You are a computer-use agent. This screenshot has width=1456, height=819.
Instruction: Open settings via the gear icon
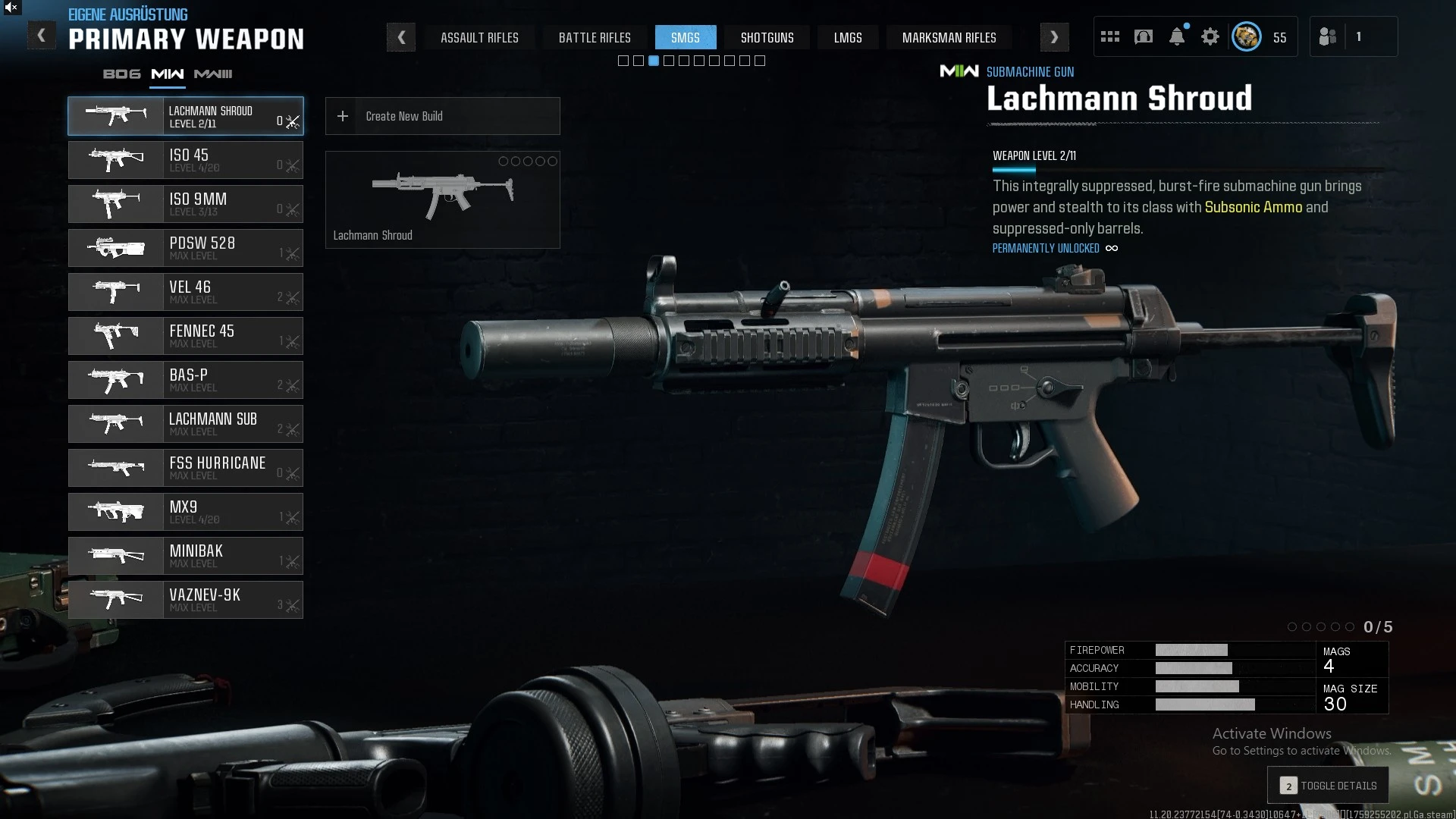[x=1210, y=36]
